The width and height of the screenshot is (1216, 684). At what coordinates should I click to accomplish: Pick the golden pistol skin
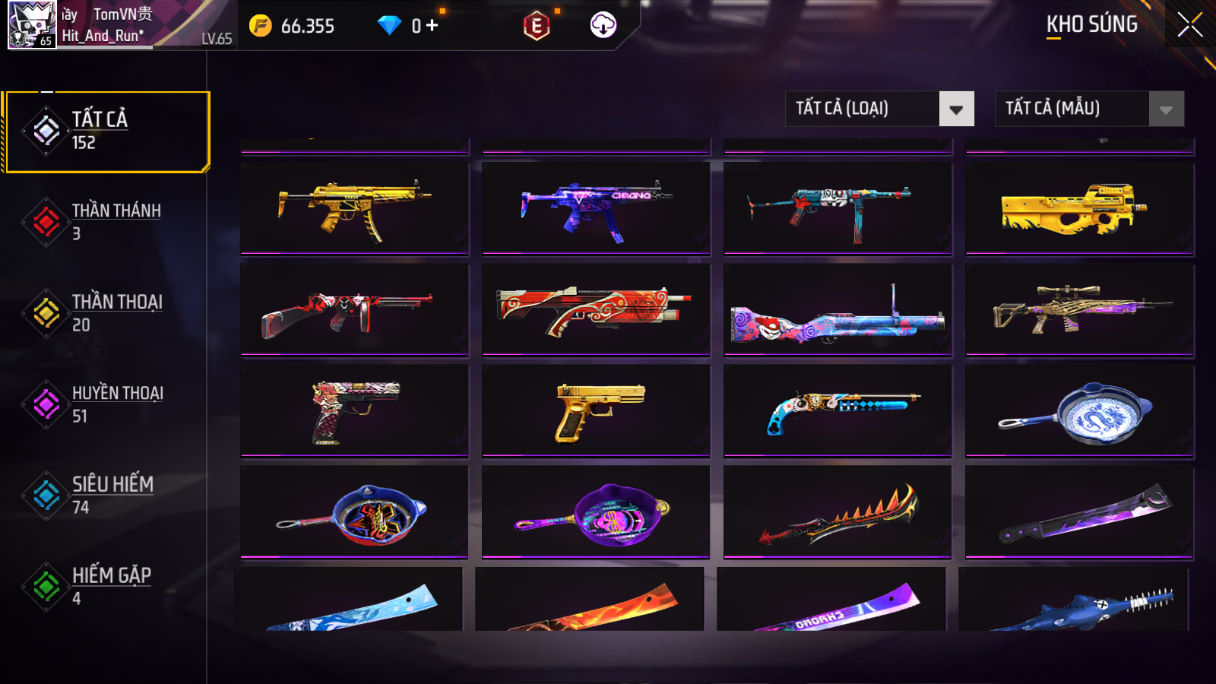click(x=596, y=410)
